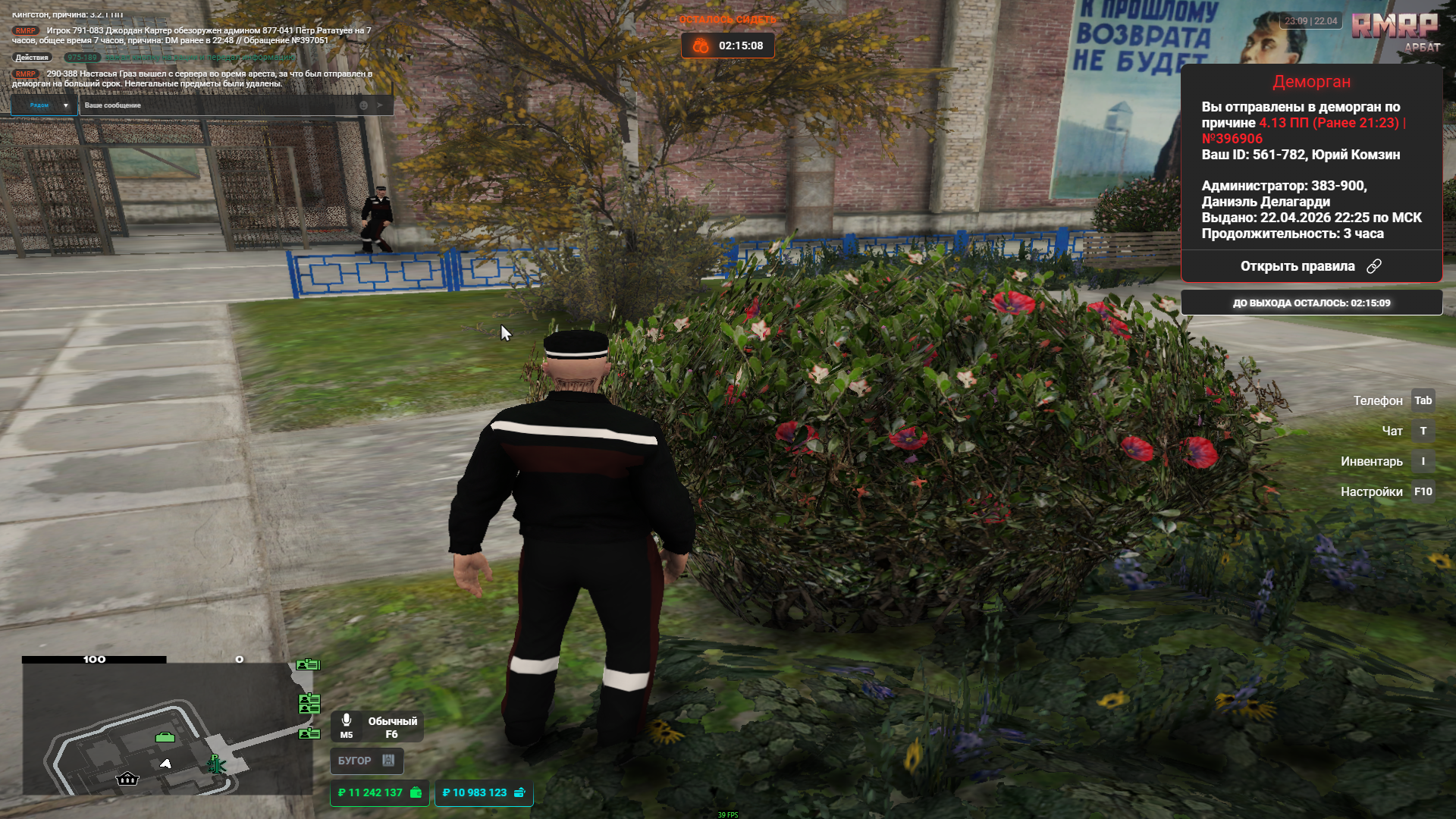Open the Чат shortcut entry
Screen dimensions: 1456x819
click(1404, 431)
